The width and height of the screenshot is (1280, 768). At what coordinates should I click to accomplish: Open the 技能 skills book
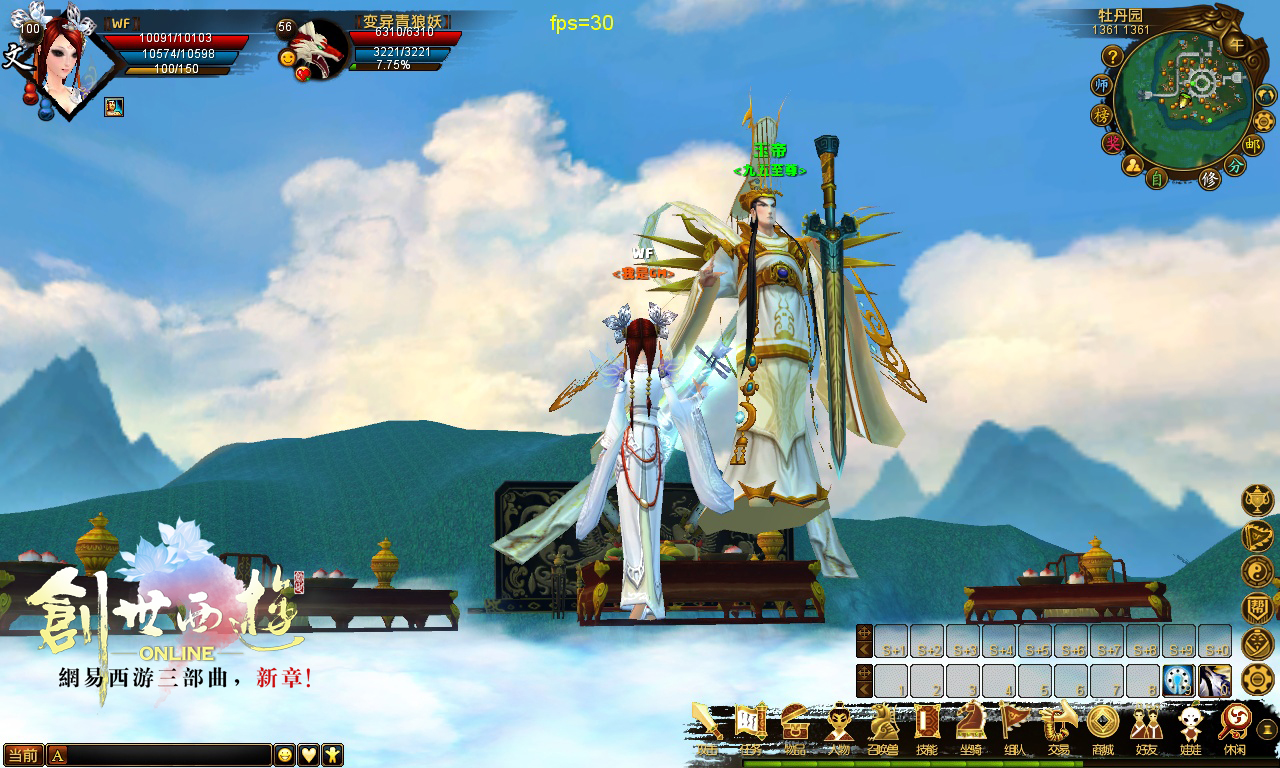pyautogui.click(x=927, y=724)
